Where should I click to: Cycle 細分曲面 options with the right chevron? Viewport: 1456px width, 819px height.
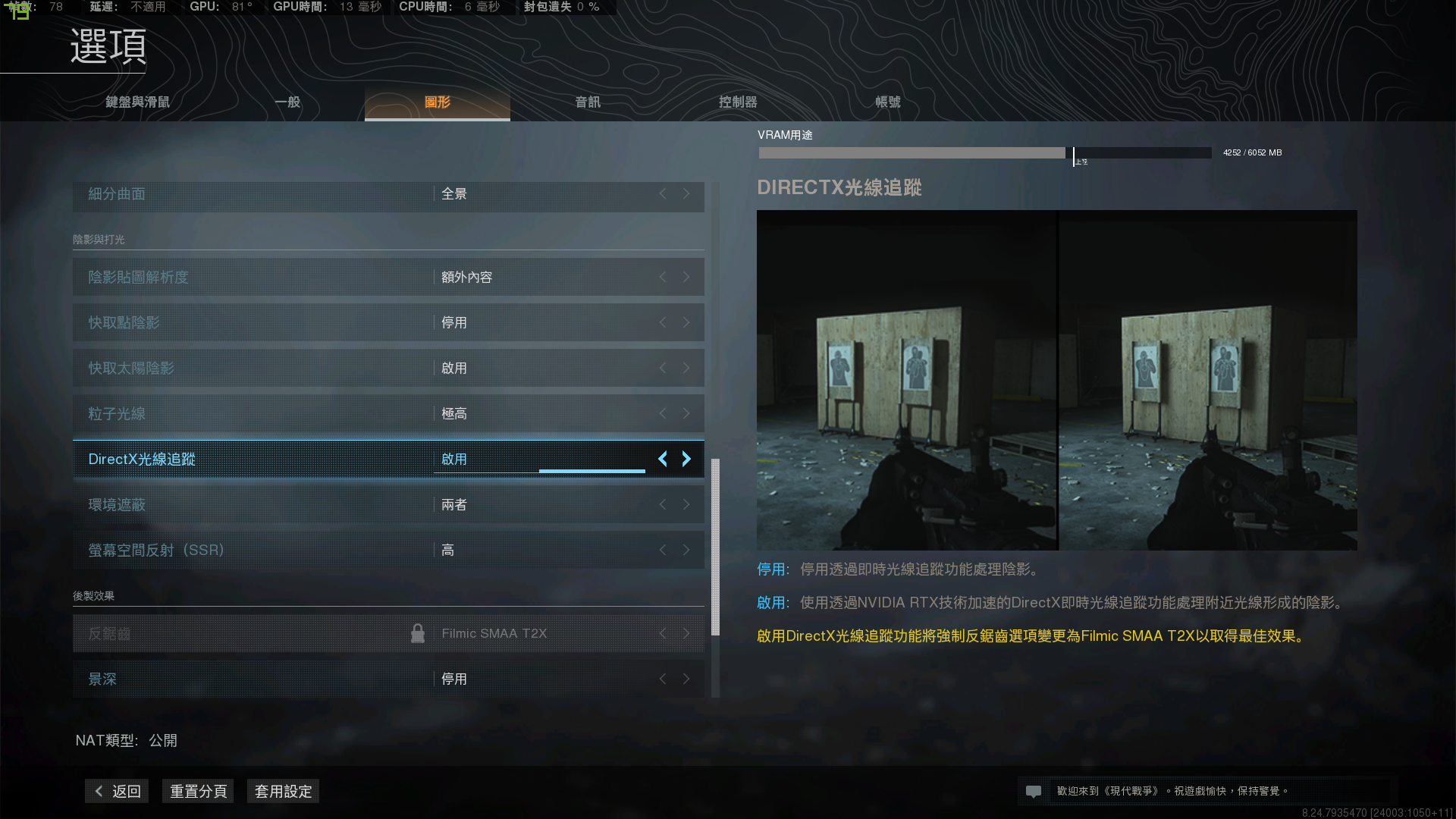click(x=686, y=194)
